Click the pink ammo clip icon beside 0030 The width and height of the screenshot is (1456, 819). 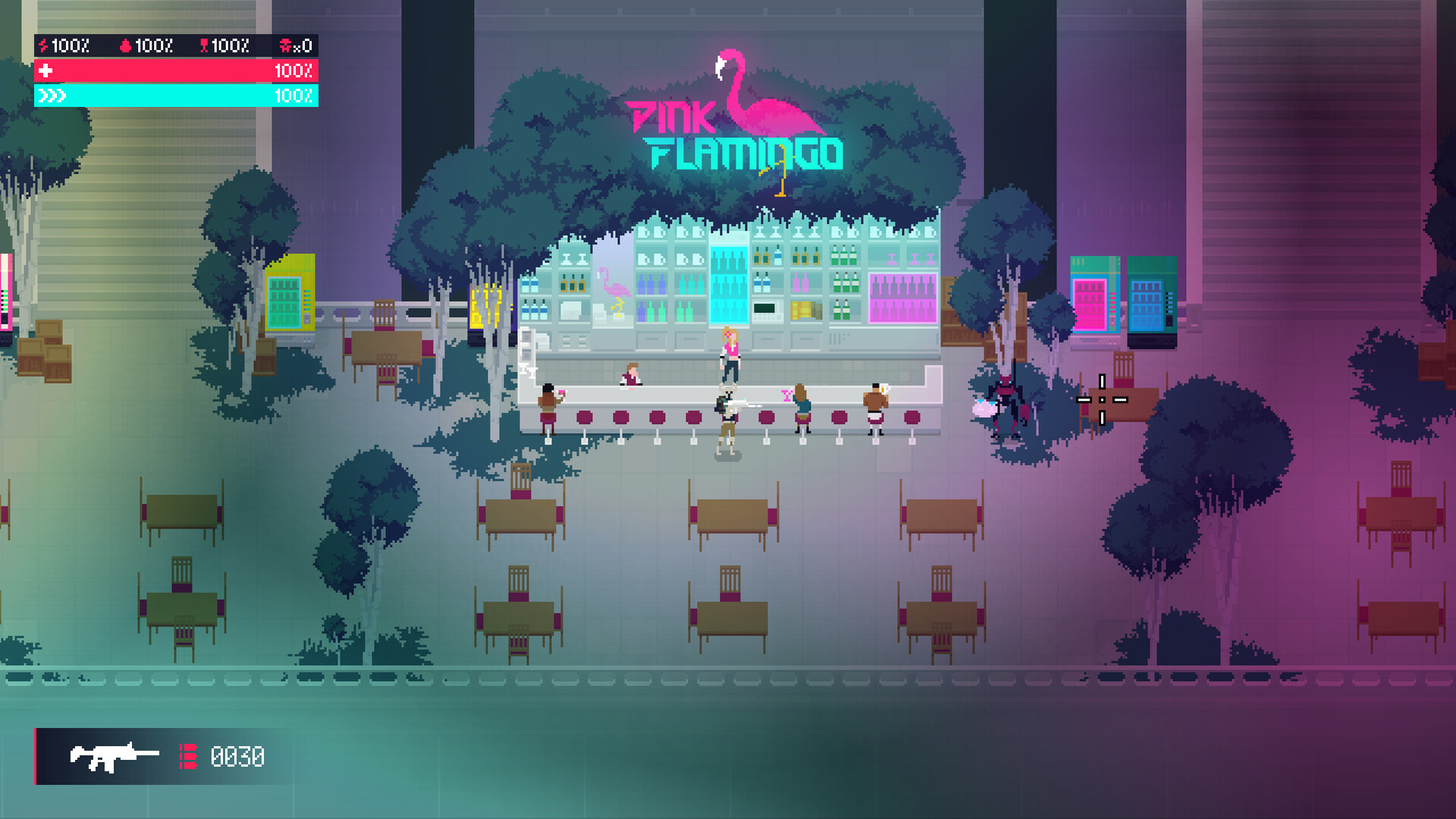(187, 756)
